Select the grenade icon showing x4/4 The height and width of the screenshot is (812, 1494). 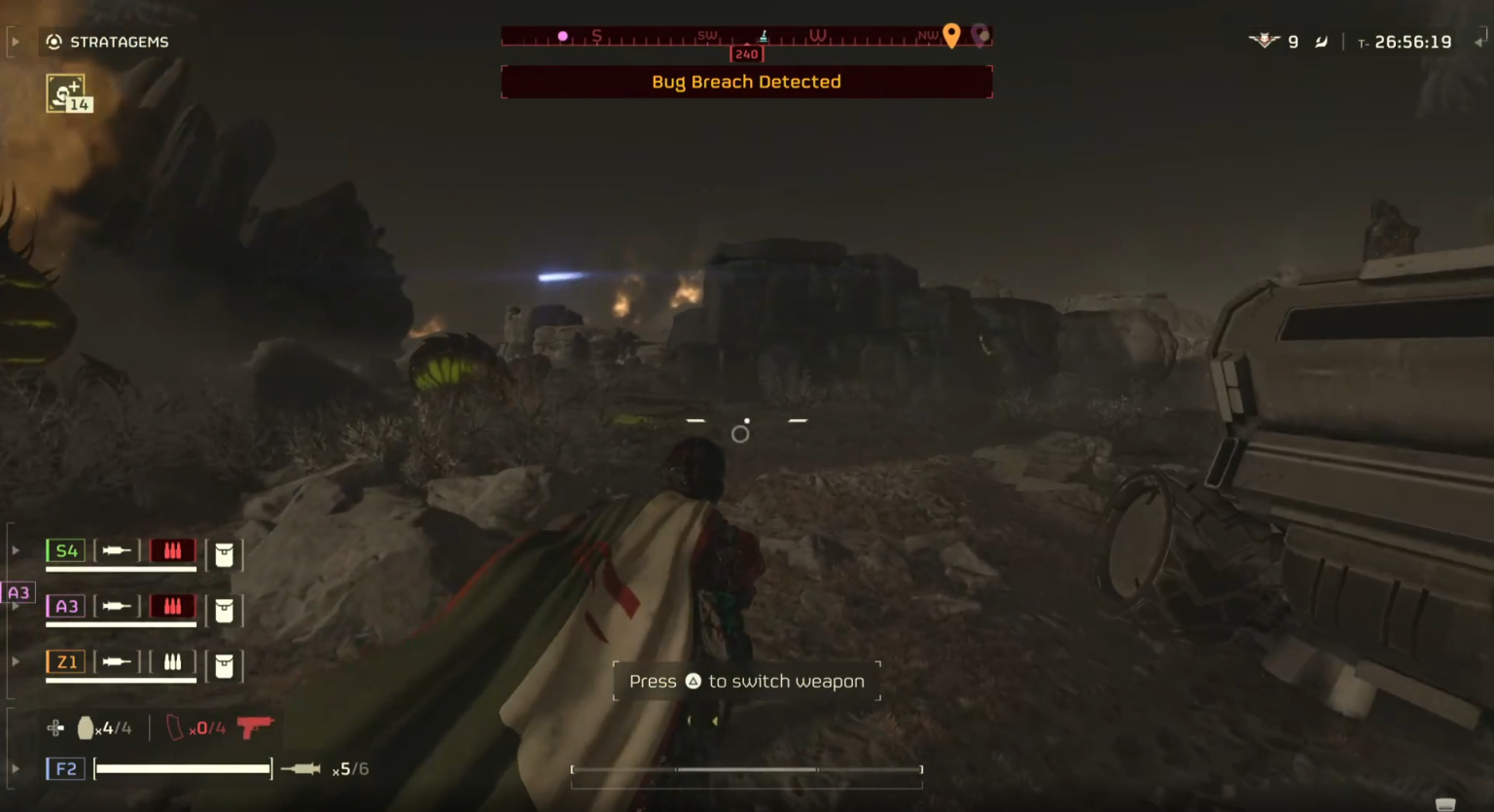pyautogui.click(x=87, y=727)
